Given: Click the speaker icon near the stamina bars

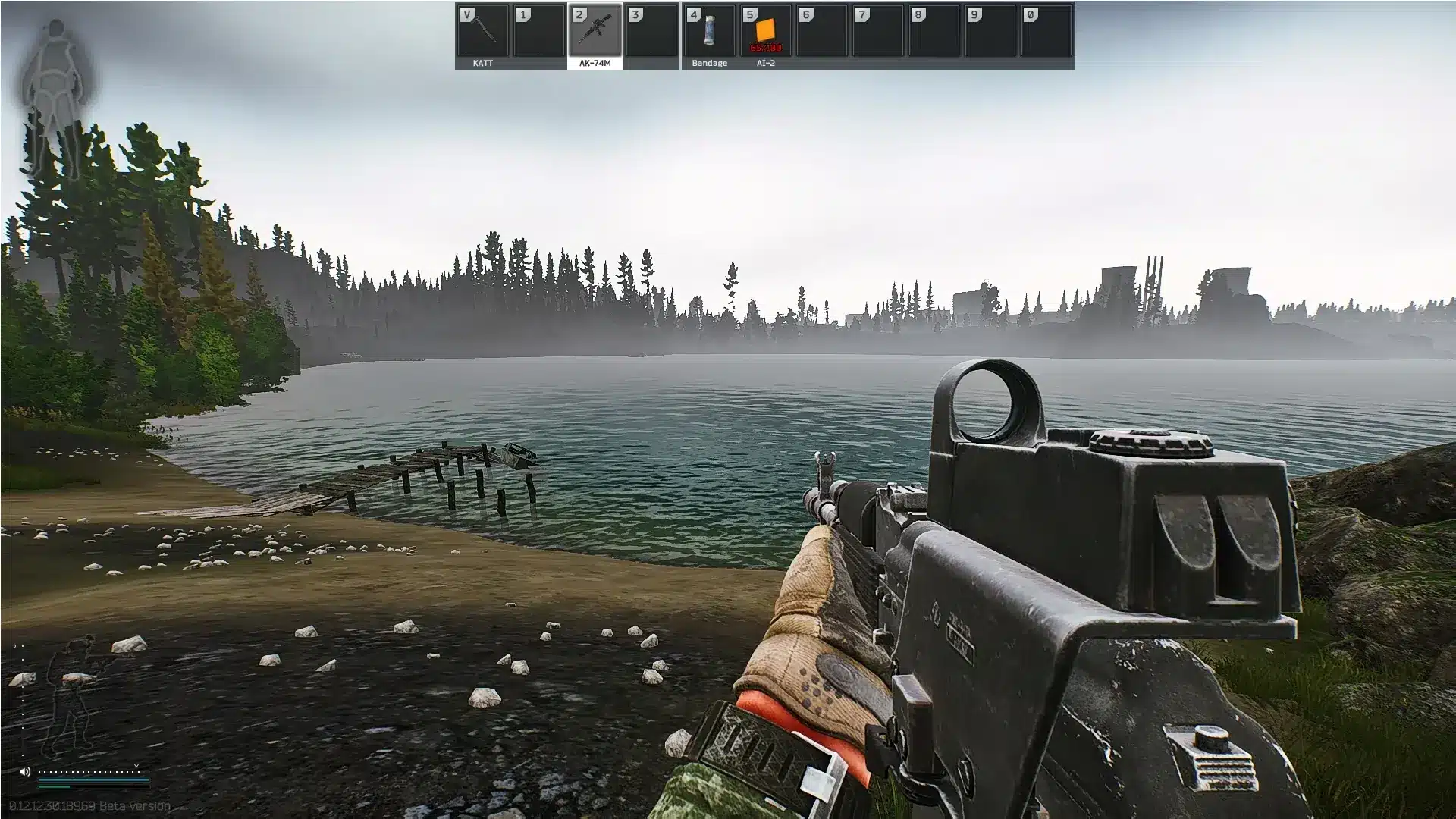Looking at the screenshot, I should tap(25, 772).
